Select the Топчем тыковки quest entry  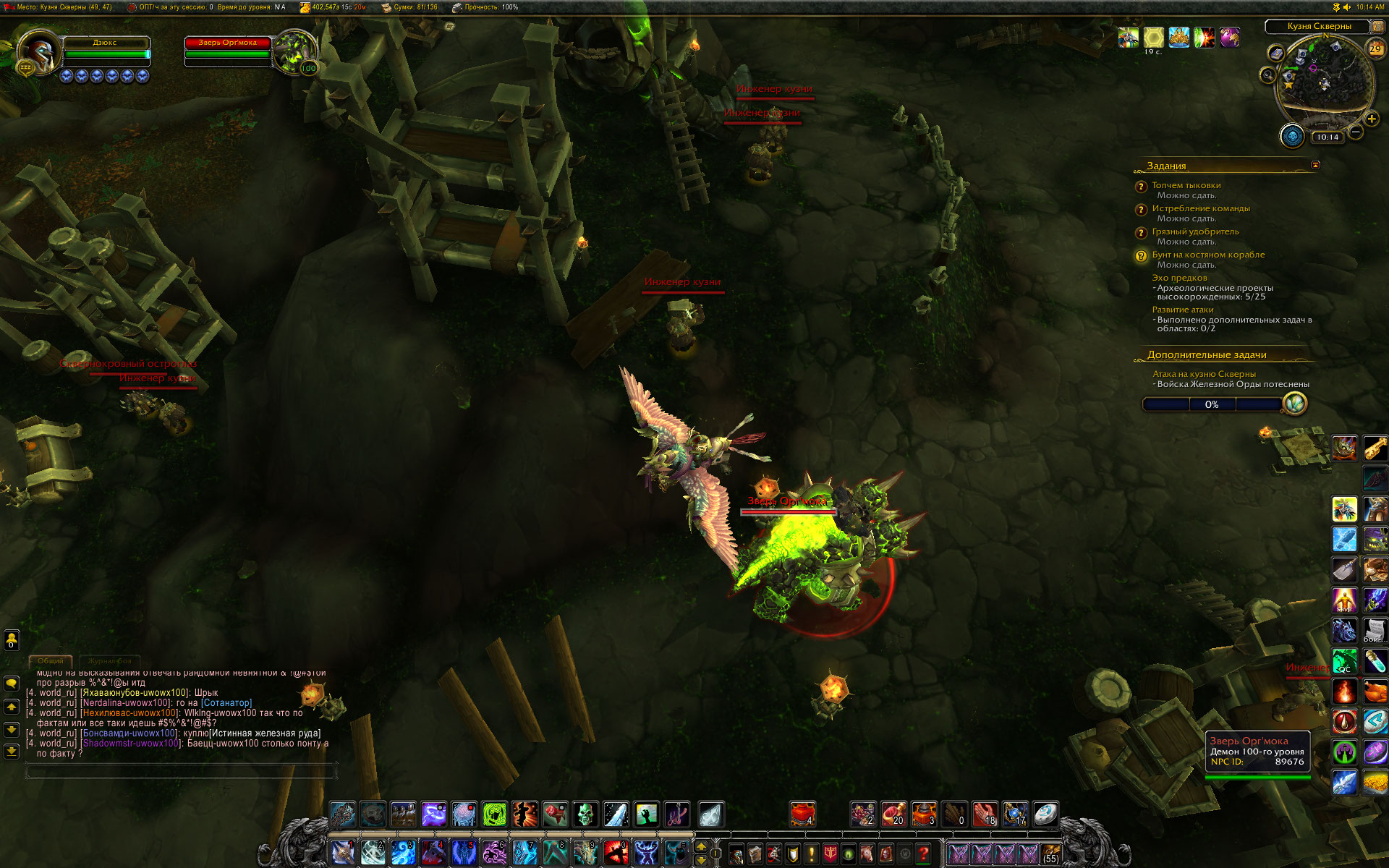[x=1186, y=185]
